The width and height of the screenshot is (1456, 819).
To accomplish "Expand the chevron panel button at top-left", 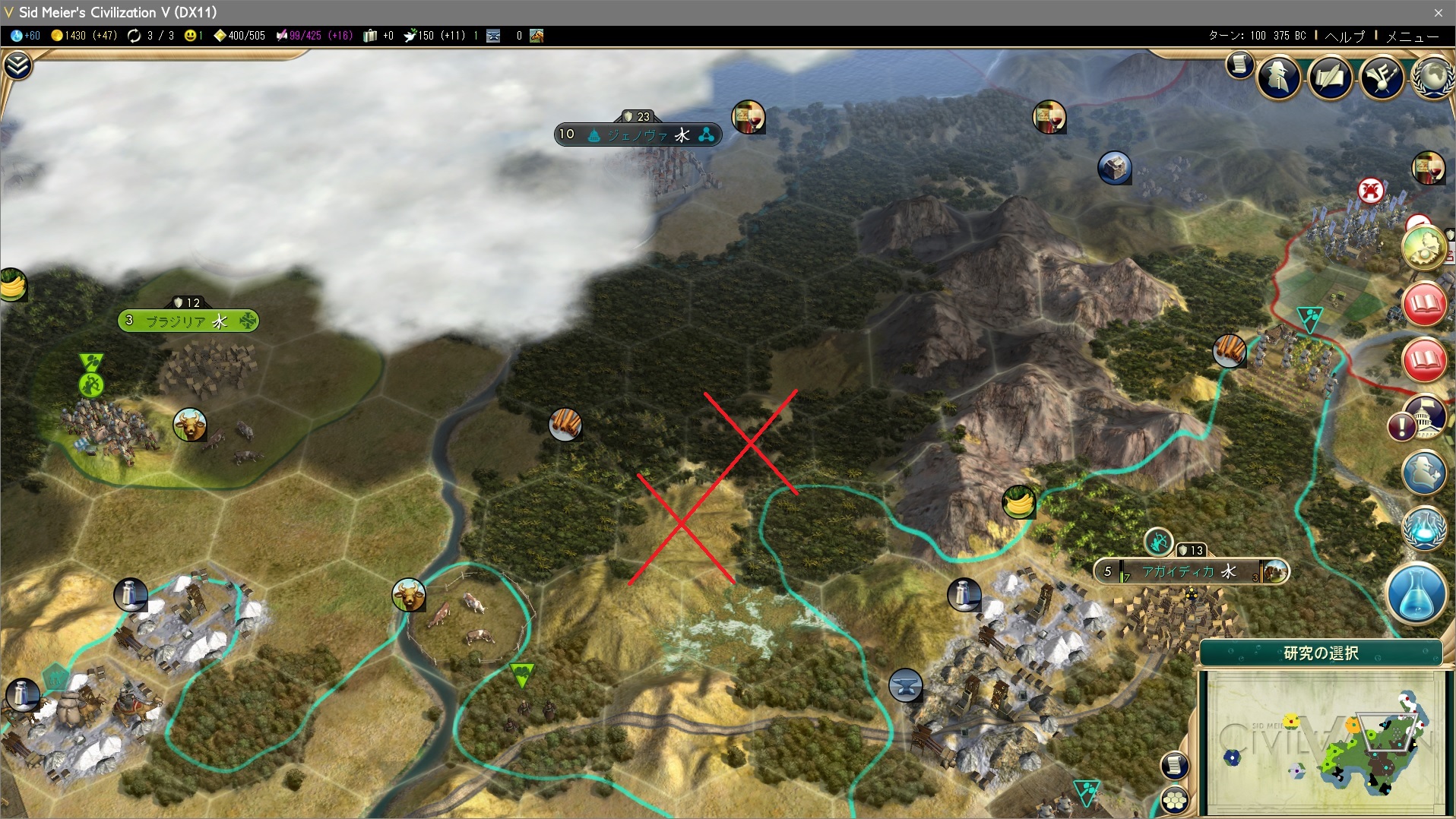I will click(x=17, y=66).
